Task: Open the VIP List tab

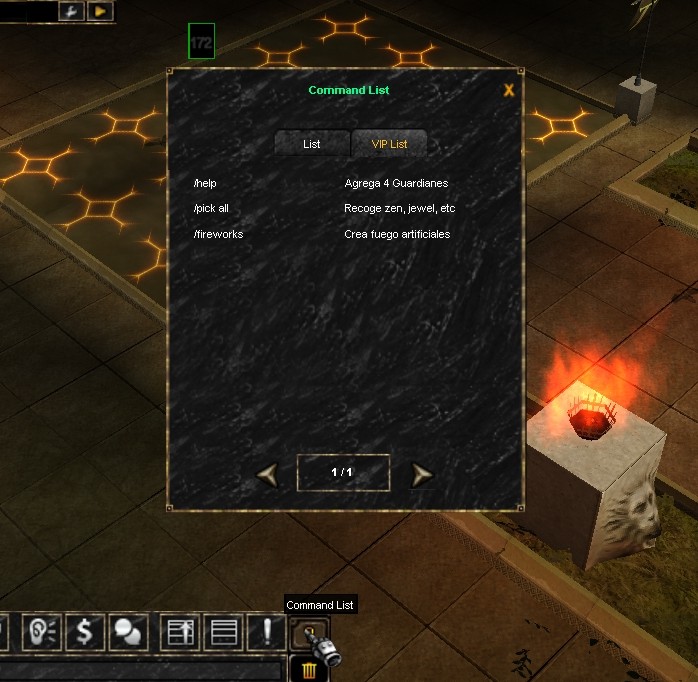Action: [x=389, y=144]
